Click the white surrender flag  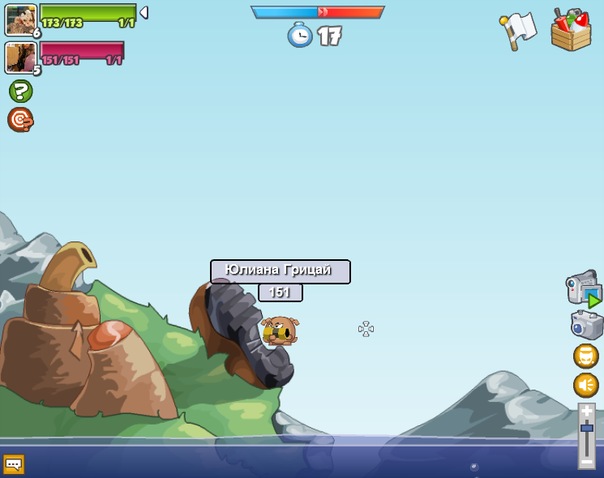click(x=518, y=30)
